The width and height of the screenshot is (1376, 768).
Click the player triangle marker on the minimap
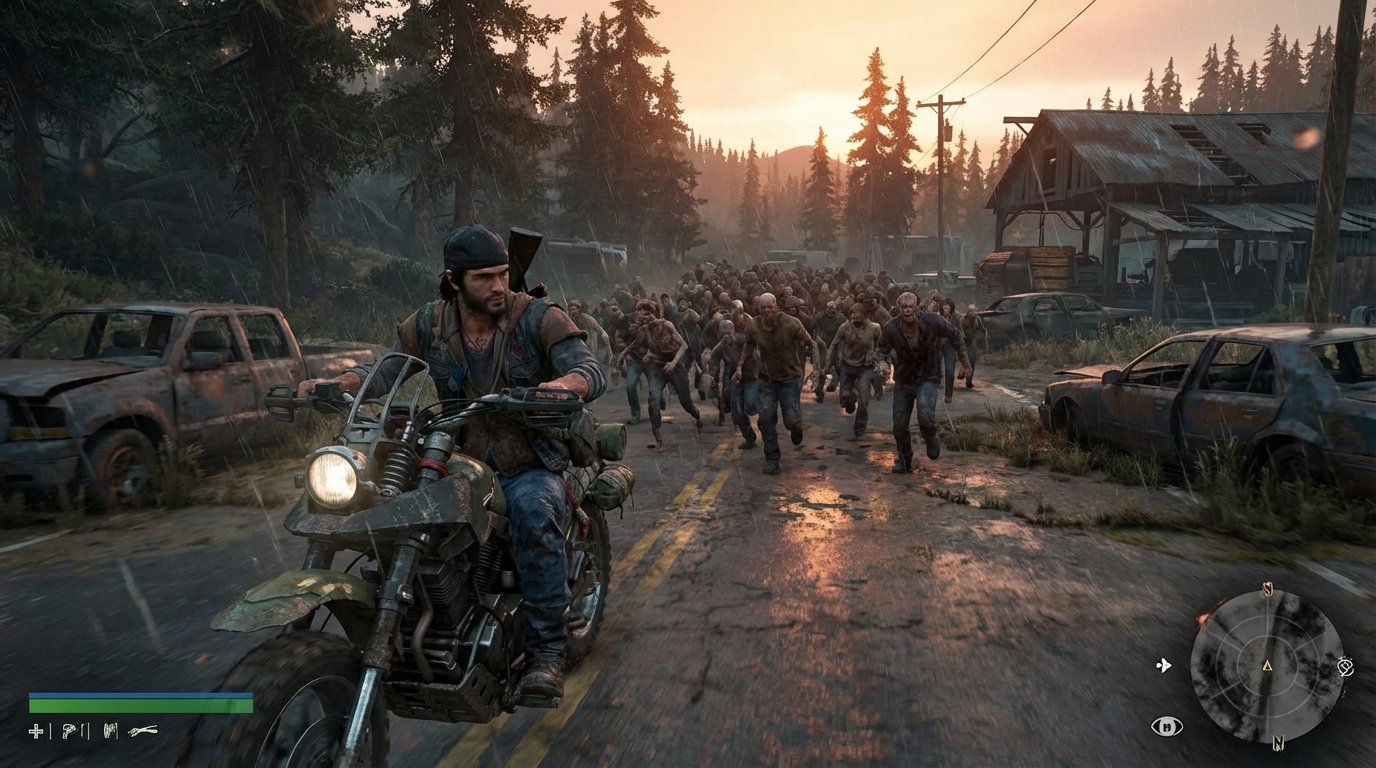click(1267, 666)
